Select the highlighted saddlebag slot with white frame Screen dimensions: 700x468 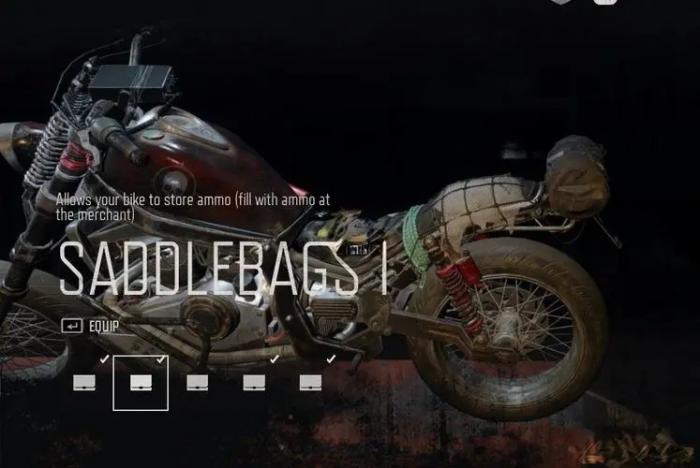click(x=140, y=382)
